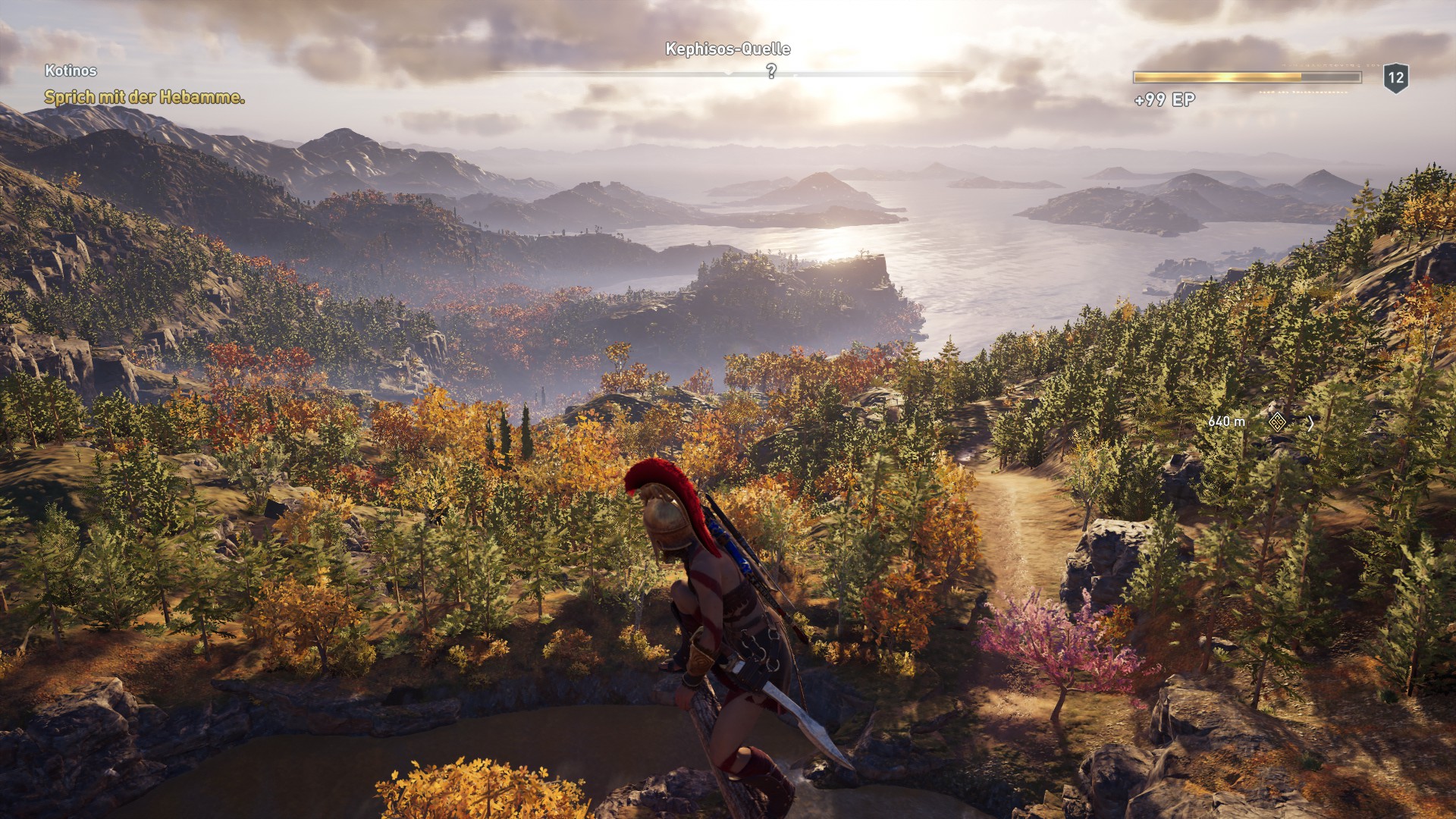Click the objective 'Sprich mit der Hebamme'

click(x=144, y=98)
